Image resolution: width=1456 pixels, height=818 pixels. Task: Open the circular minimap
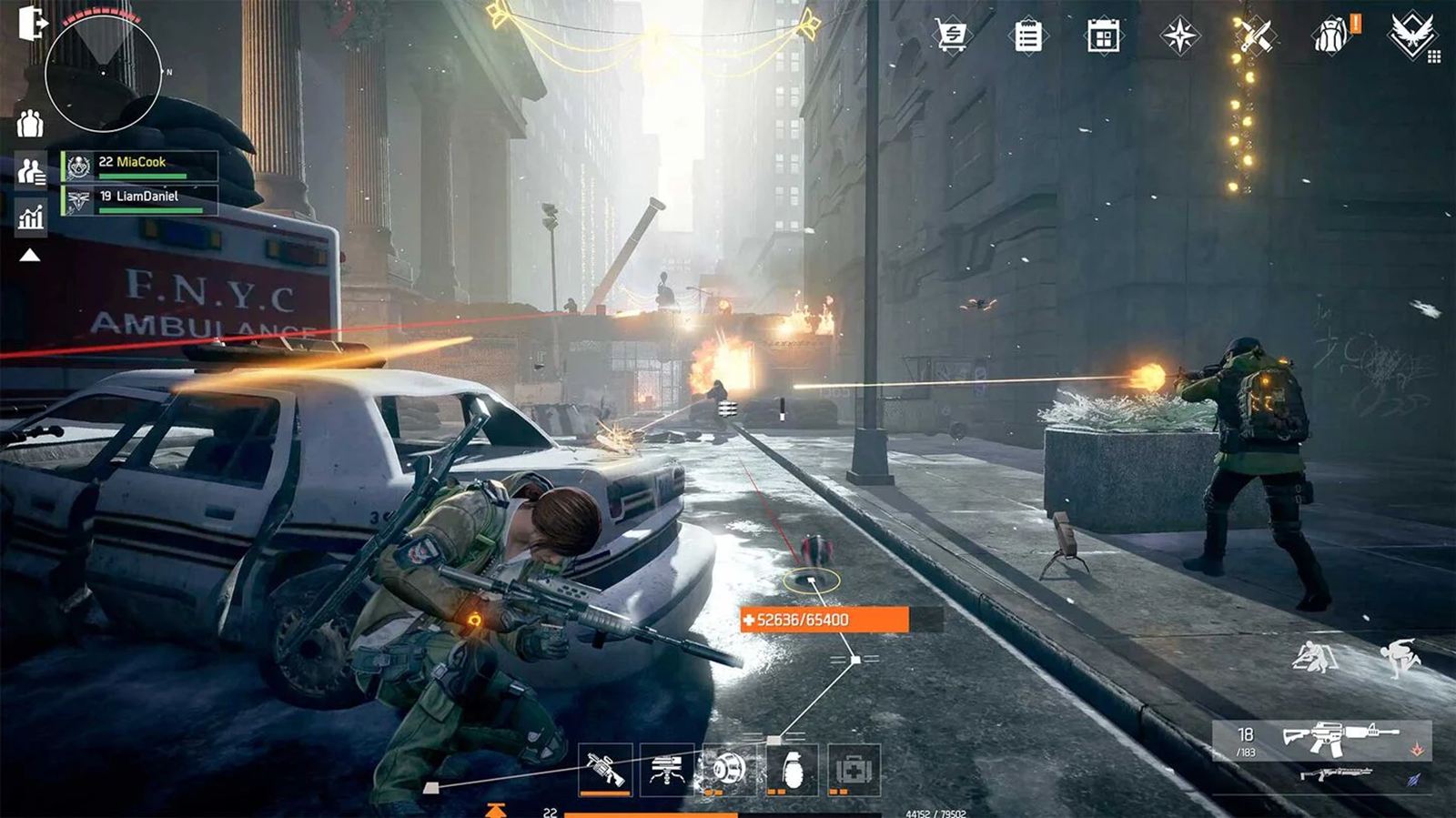tap(103, 72)
